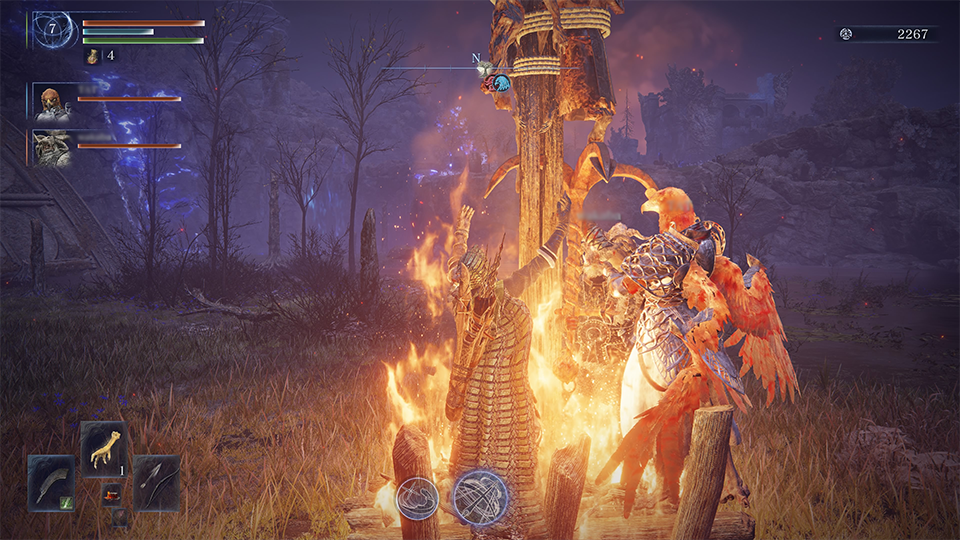
Task: Select the horned-helmet teammate portrait
Action: (52, 147)
